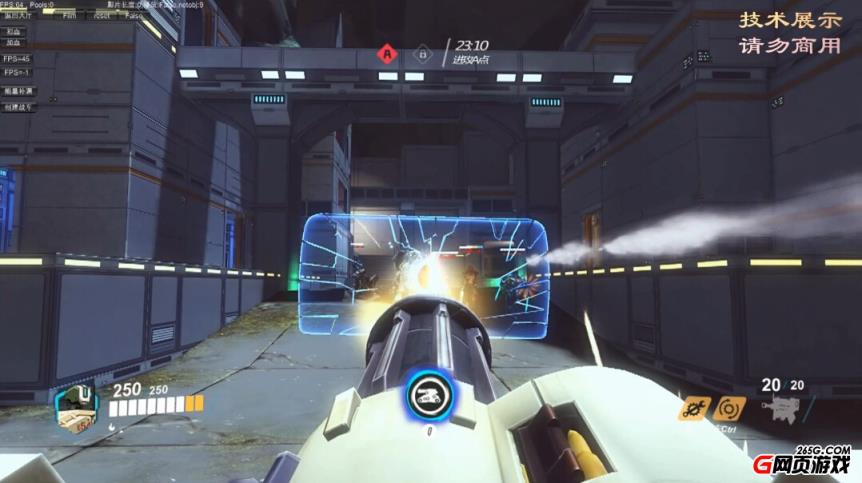Click the 返回大厅 debug button

coord(18,17)
